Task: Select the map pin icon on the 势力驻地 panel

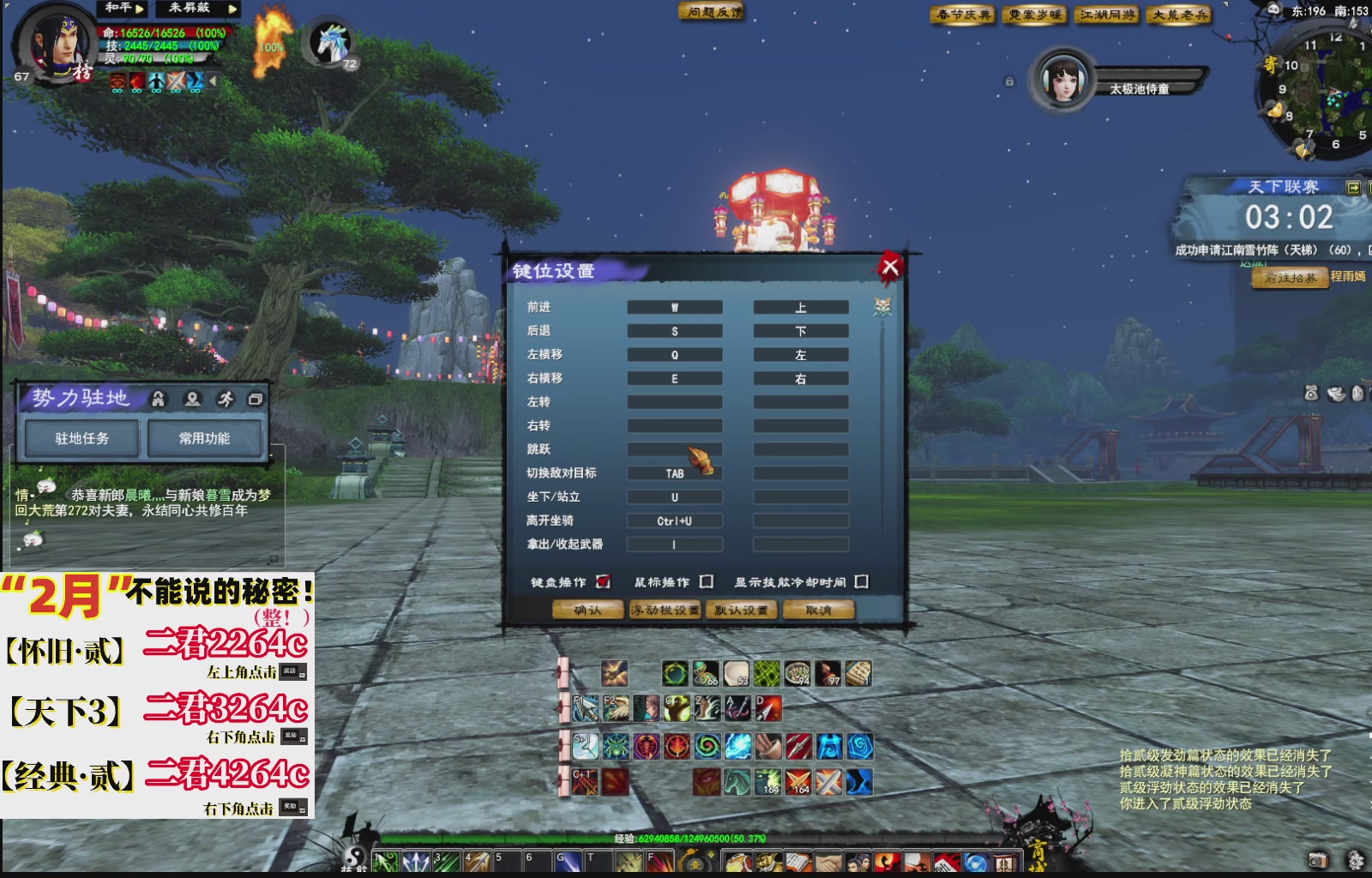Action: click(192, 399)
